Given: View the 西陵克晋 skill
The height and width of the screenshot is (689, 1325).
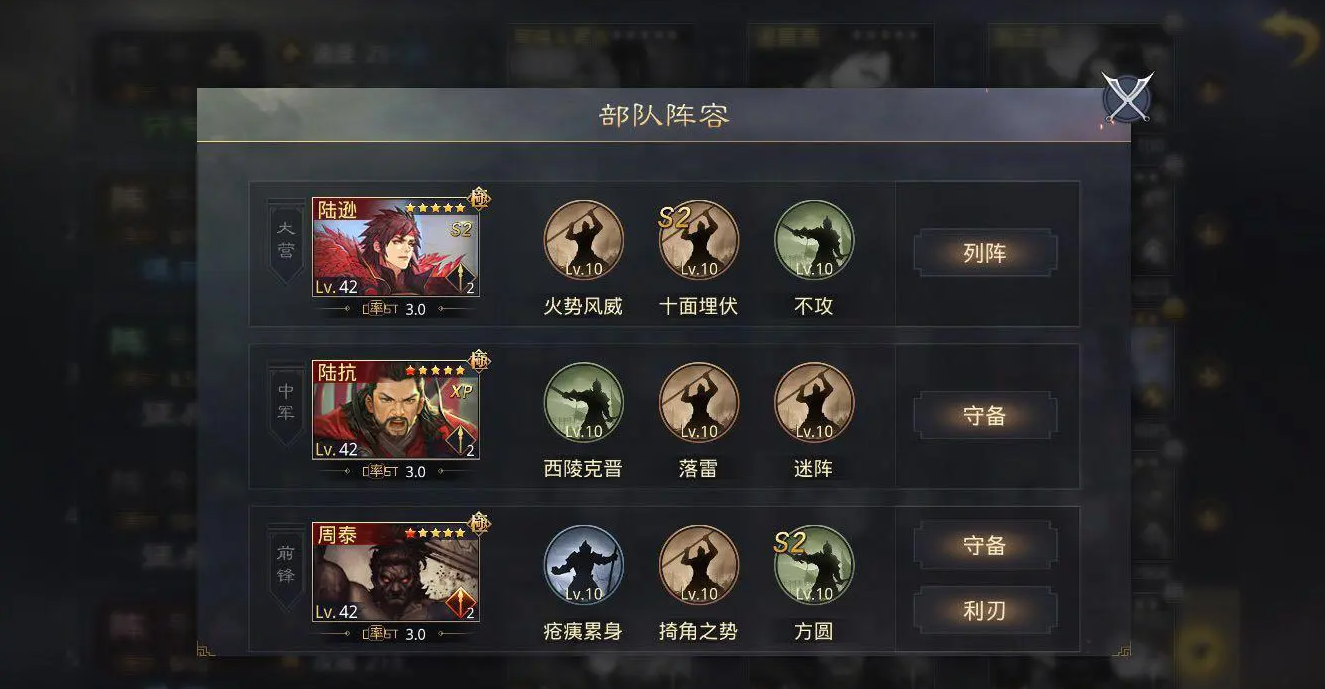Looking at the screenshot, I should click(583, 402).
